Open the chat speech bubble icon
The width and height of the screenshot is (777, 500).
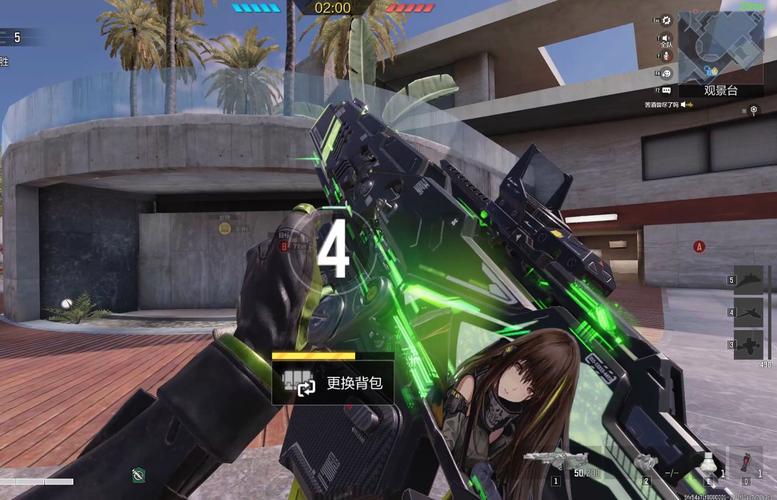pyautogui.click(x=666, y=90)
